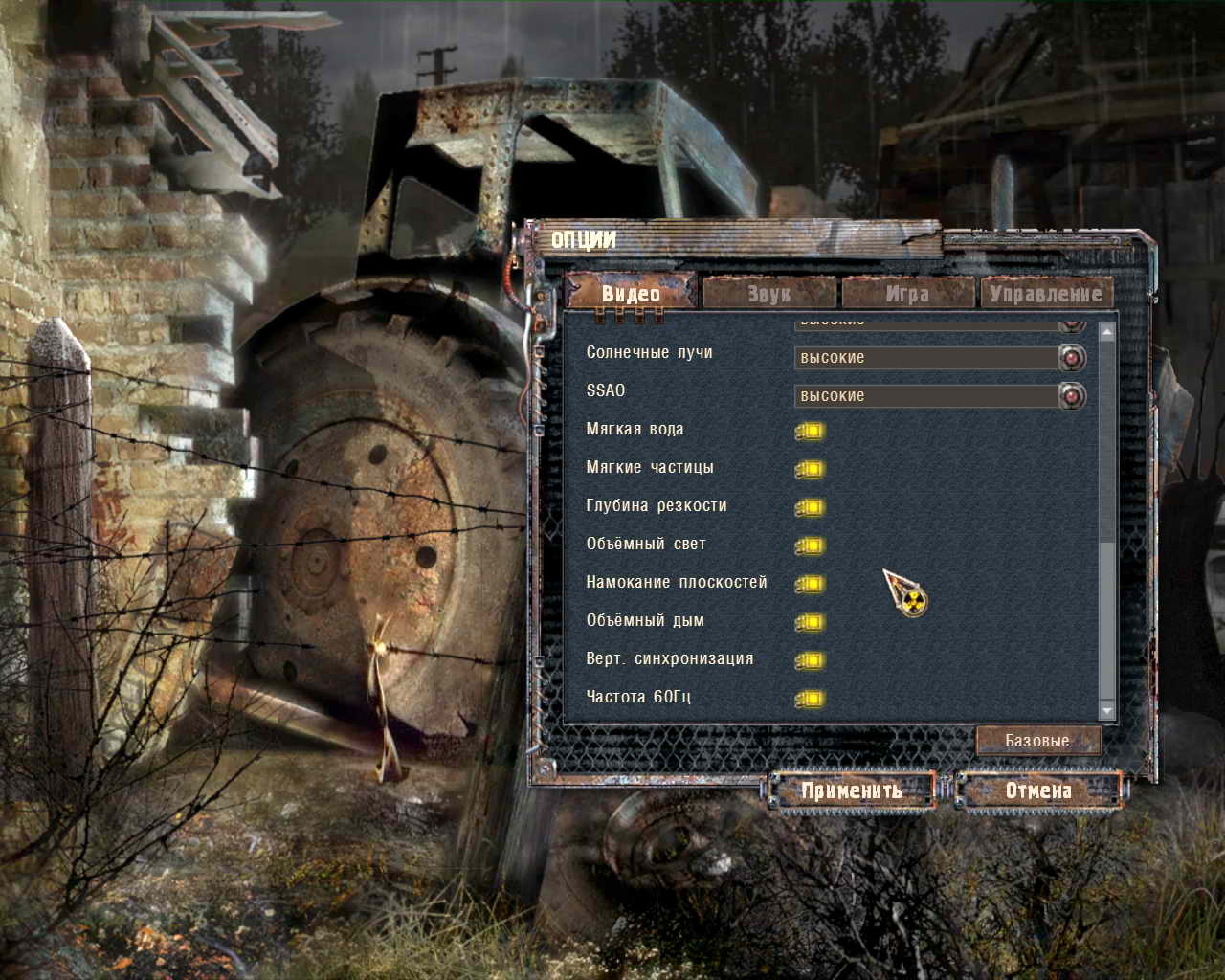Toggle Мягкие частицы option
1225x980 pixels.
(x=810, y=469)
